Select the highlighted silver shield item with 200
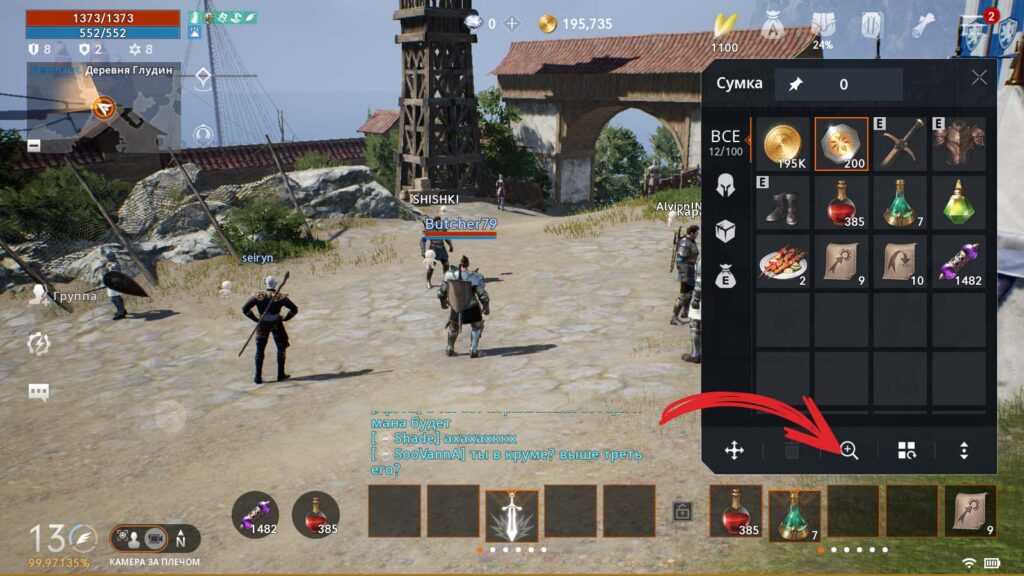1024x576 pixels. pos(841,144)
